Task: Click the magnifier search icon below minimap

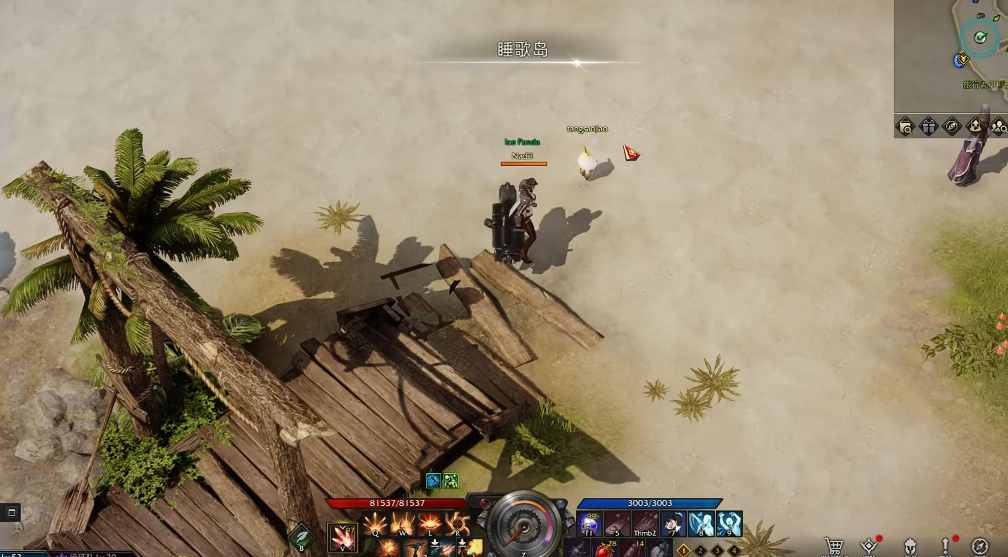Action: coord(906,126)
